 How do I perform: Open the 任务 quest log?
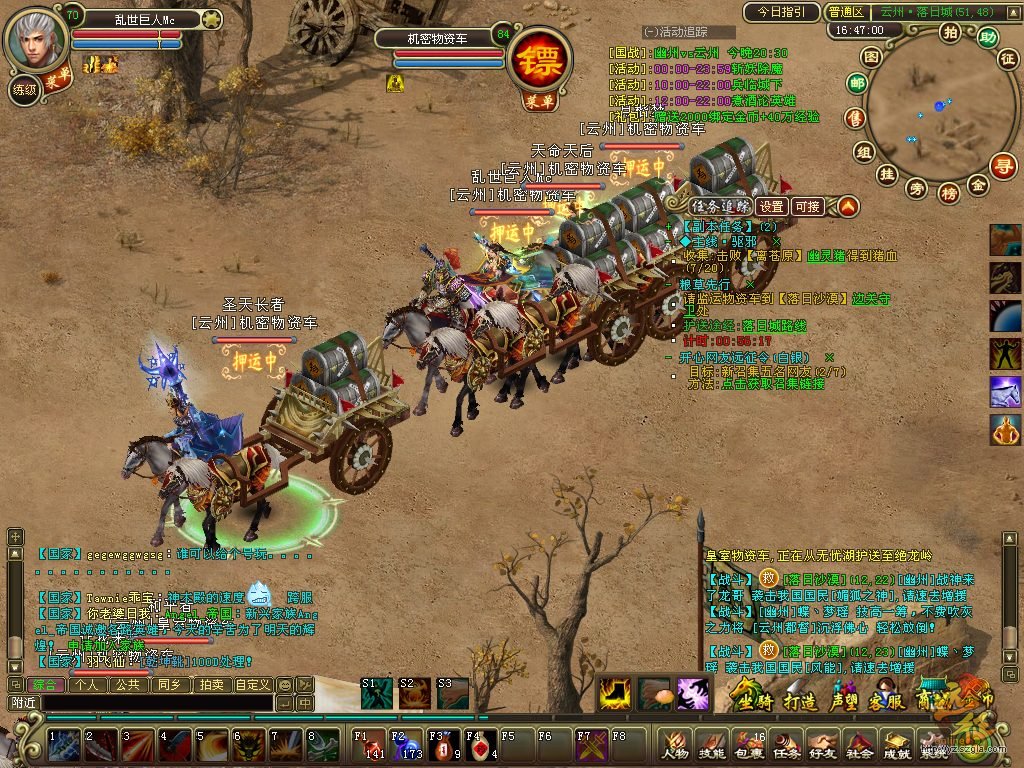point(785,745)
